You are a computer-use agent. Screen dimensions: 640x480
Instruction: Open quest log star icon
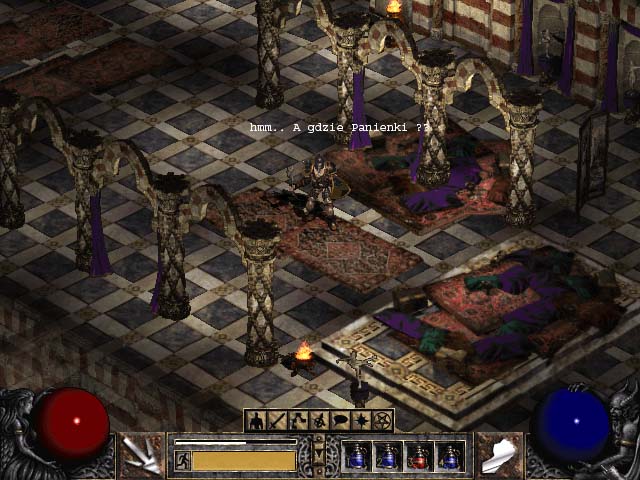361,421
